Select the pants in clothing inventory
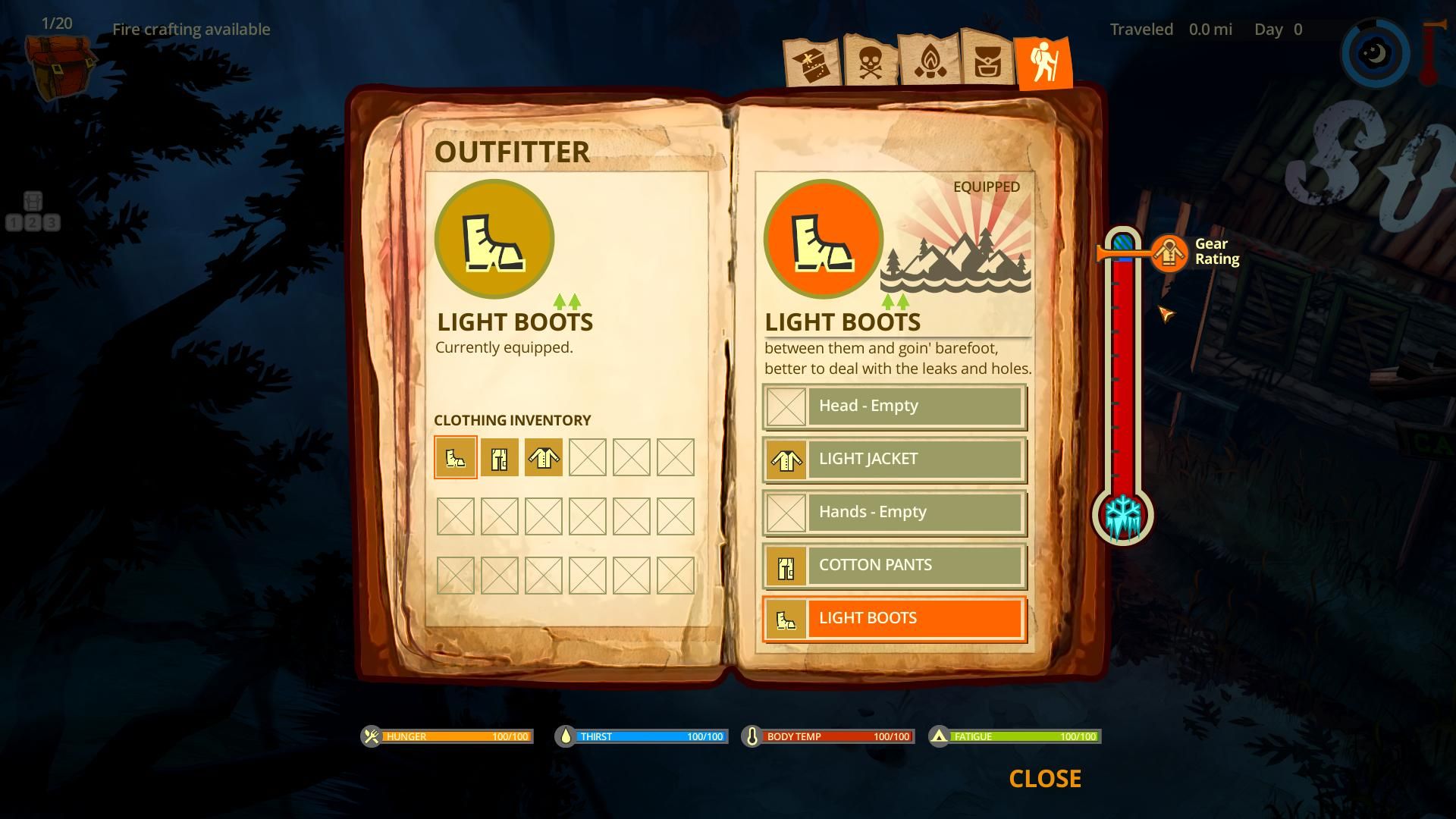Viewport: 1456px width, 819px height. point(500,457)
